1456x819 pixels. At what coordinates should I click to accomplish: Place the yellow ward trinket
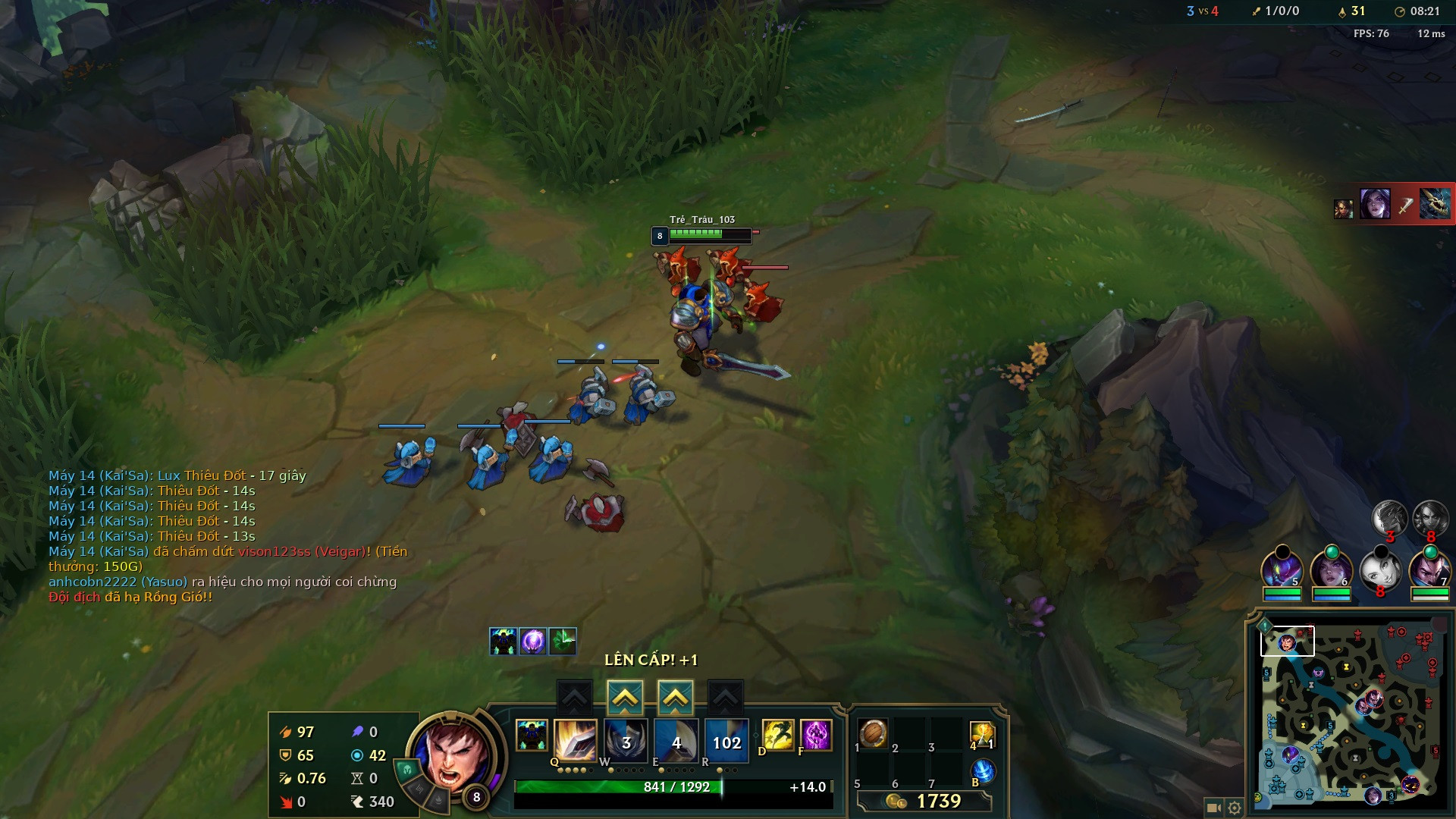[x=981, y=733]
